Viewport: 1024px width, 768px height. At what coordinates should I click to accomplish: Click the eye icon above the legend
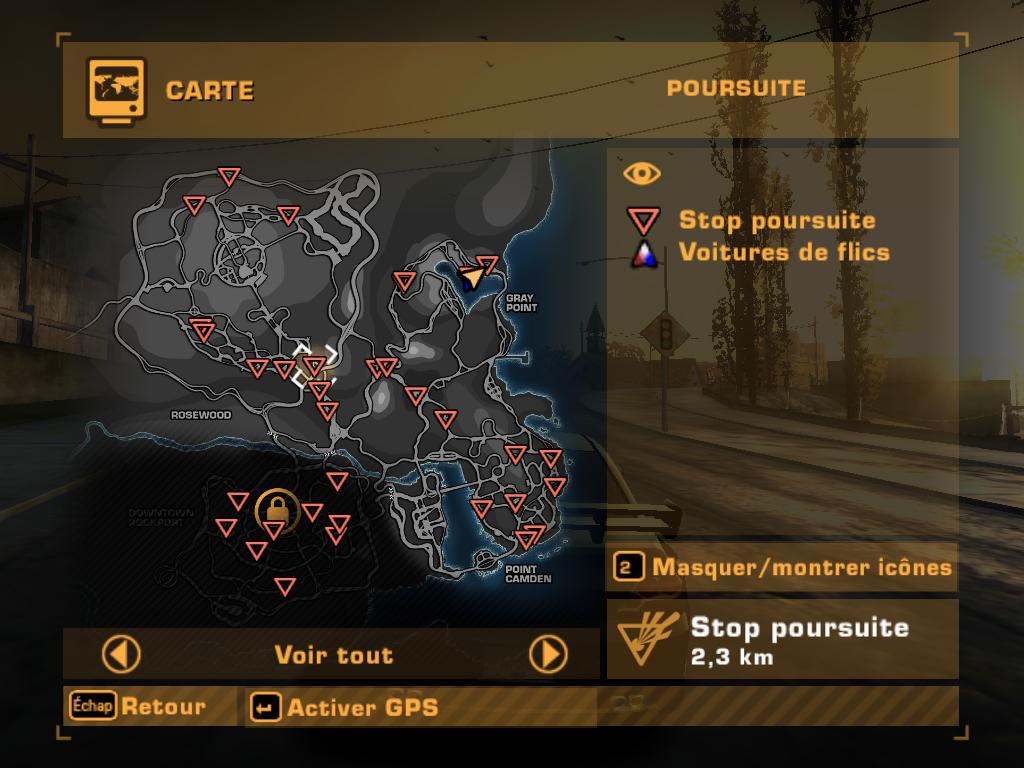coord(642,174)
